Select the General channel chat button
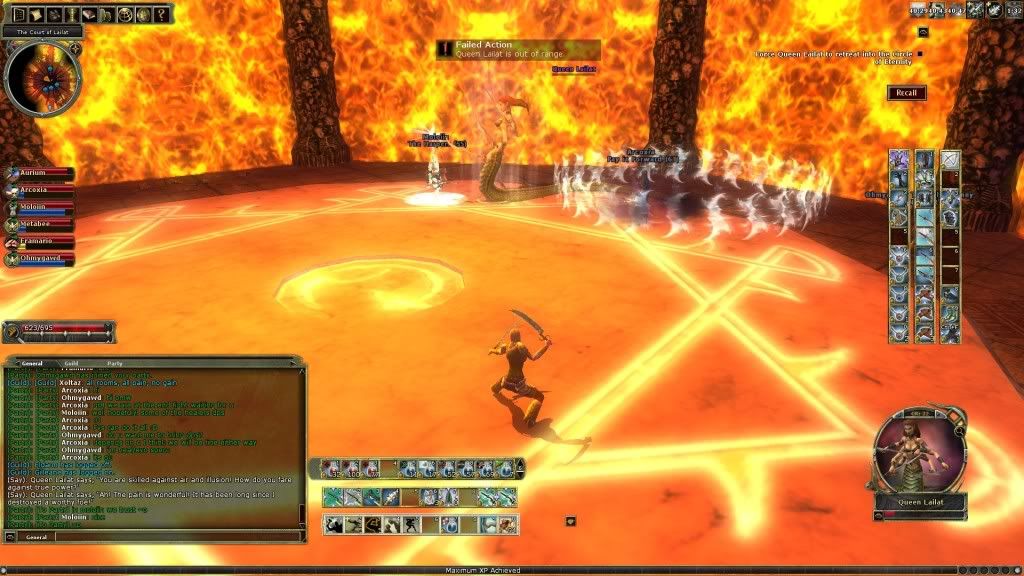The image size is (1024, 576). tap(37, 537)
